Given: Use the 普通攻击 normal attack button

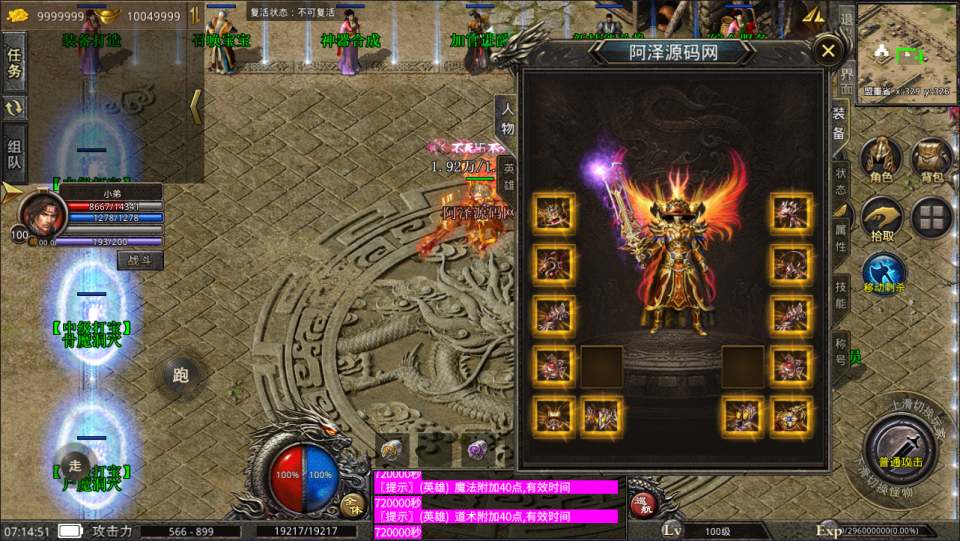Looking at the screenshot, I should pyautogui.click(x=899, y=446).
